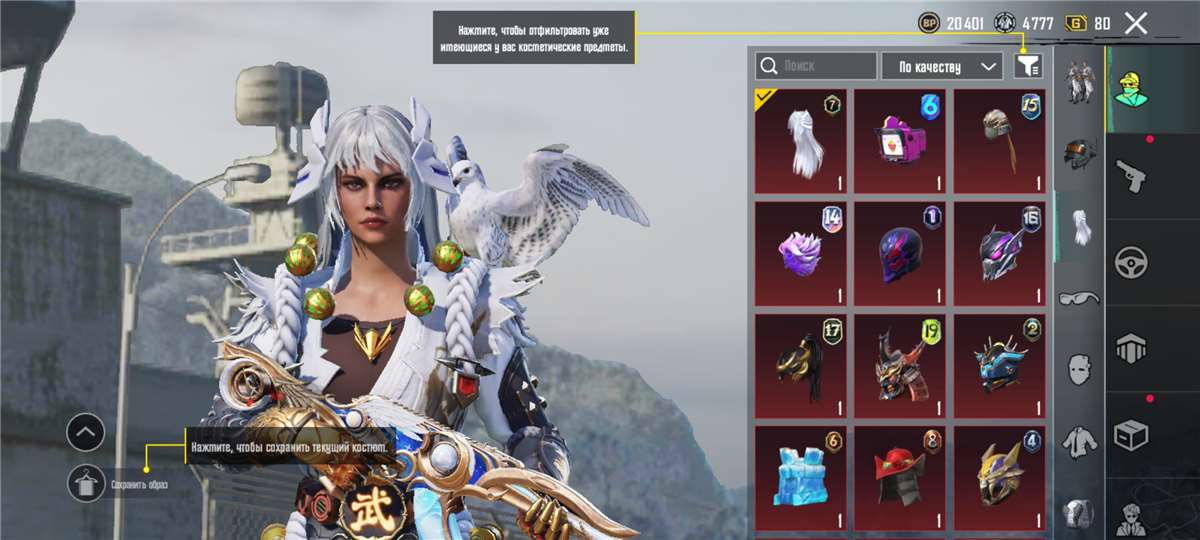The width and height of the screenshot is (1200, 540).
Task: Select the dark red-striped round helmet
Action: (900, 254)
